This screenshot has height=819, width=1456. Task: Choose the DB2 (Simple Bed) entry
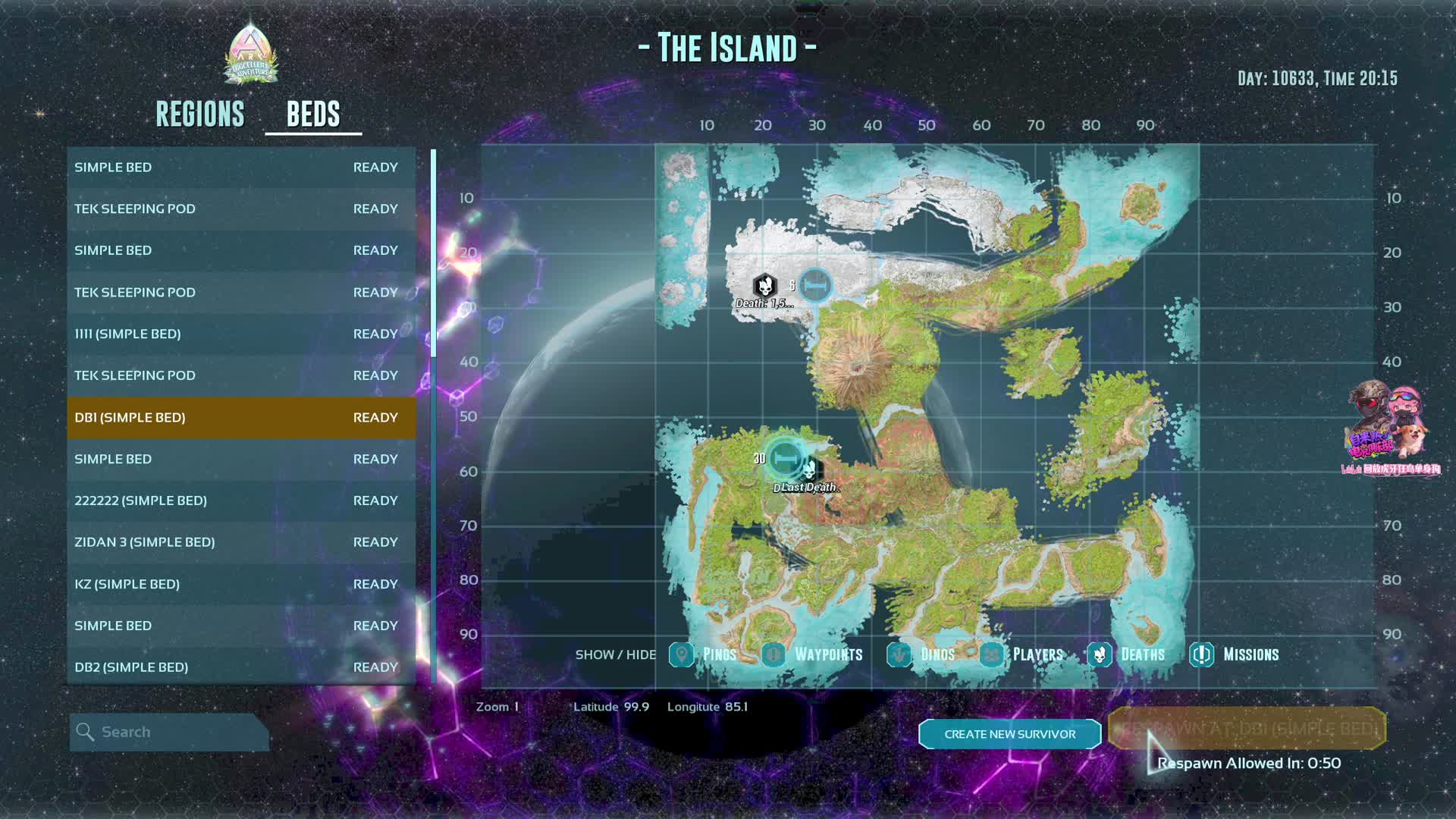[x=241, y=667]
